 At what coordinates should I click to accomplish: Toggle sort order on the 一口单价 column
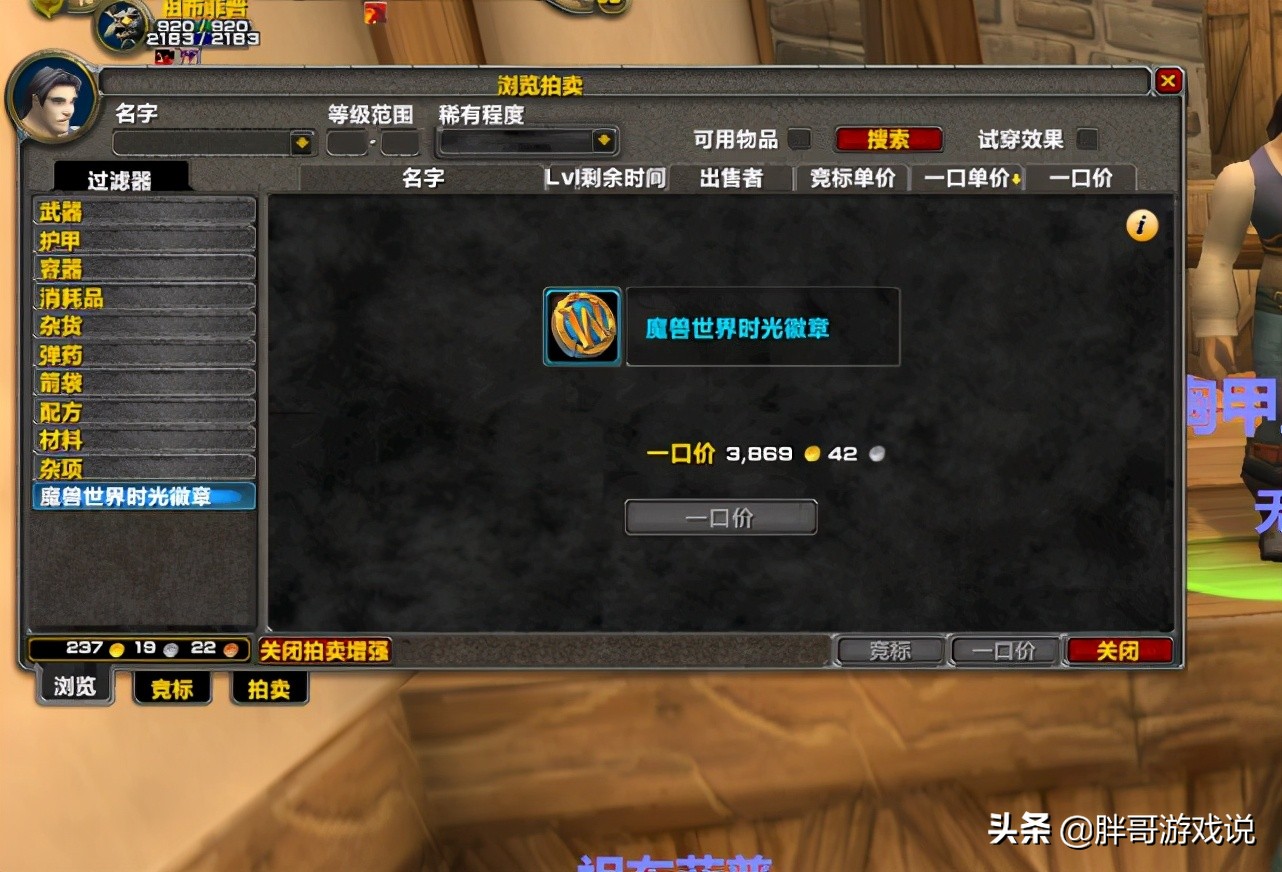tap(966, 178)
